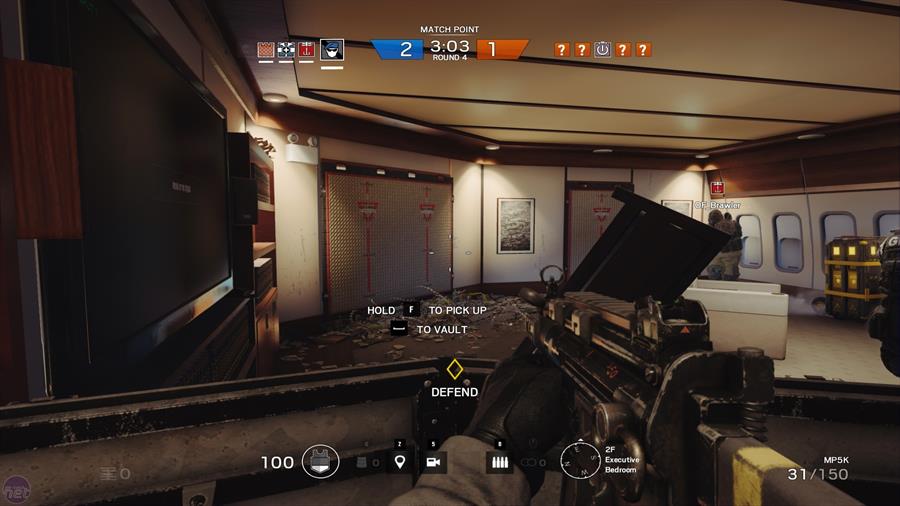This screenshot has height=506, width=900.
Task: Click the armor vest icon
Action: click(x=320, y=461)
